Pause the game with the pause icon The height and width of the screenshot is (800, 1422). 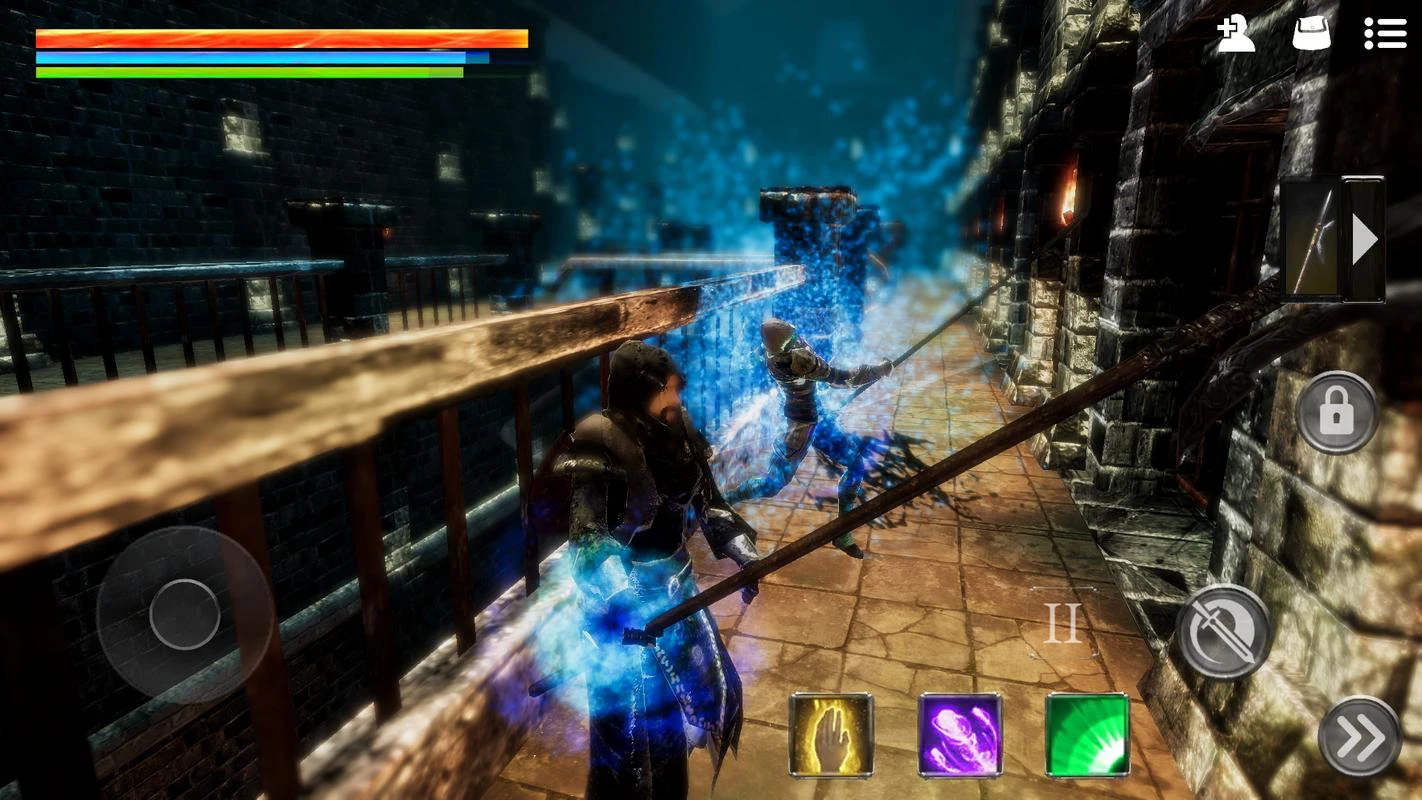click(1062, 623)
